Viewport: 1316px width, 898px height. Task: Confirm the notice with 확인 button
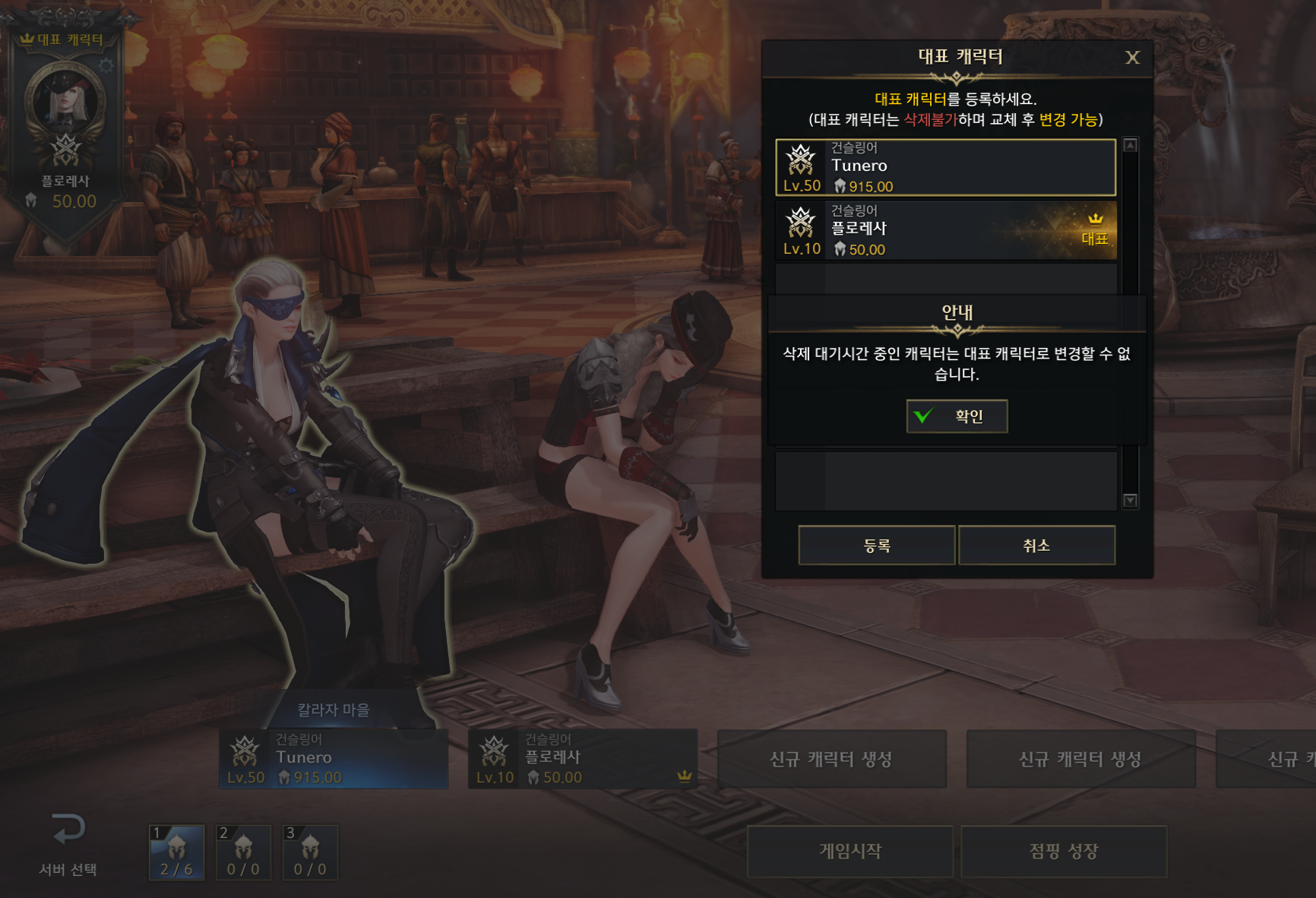pyautogui.click(x=957, y=416)
